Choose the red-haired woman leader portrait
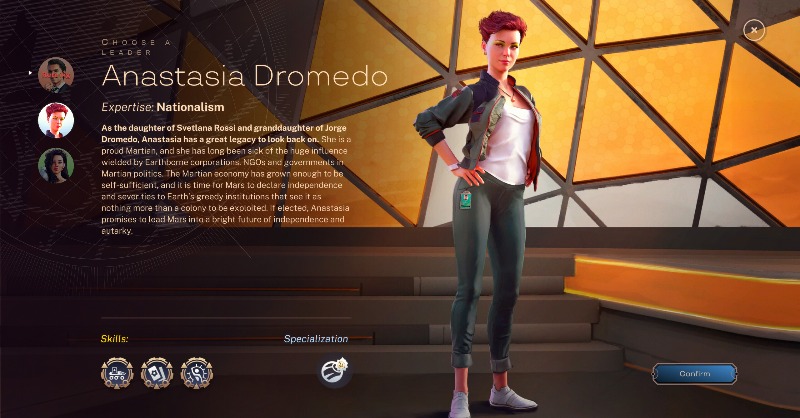 [x=56, y=120]
